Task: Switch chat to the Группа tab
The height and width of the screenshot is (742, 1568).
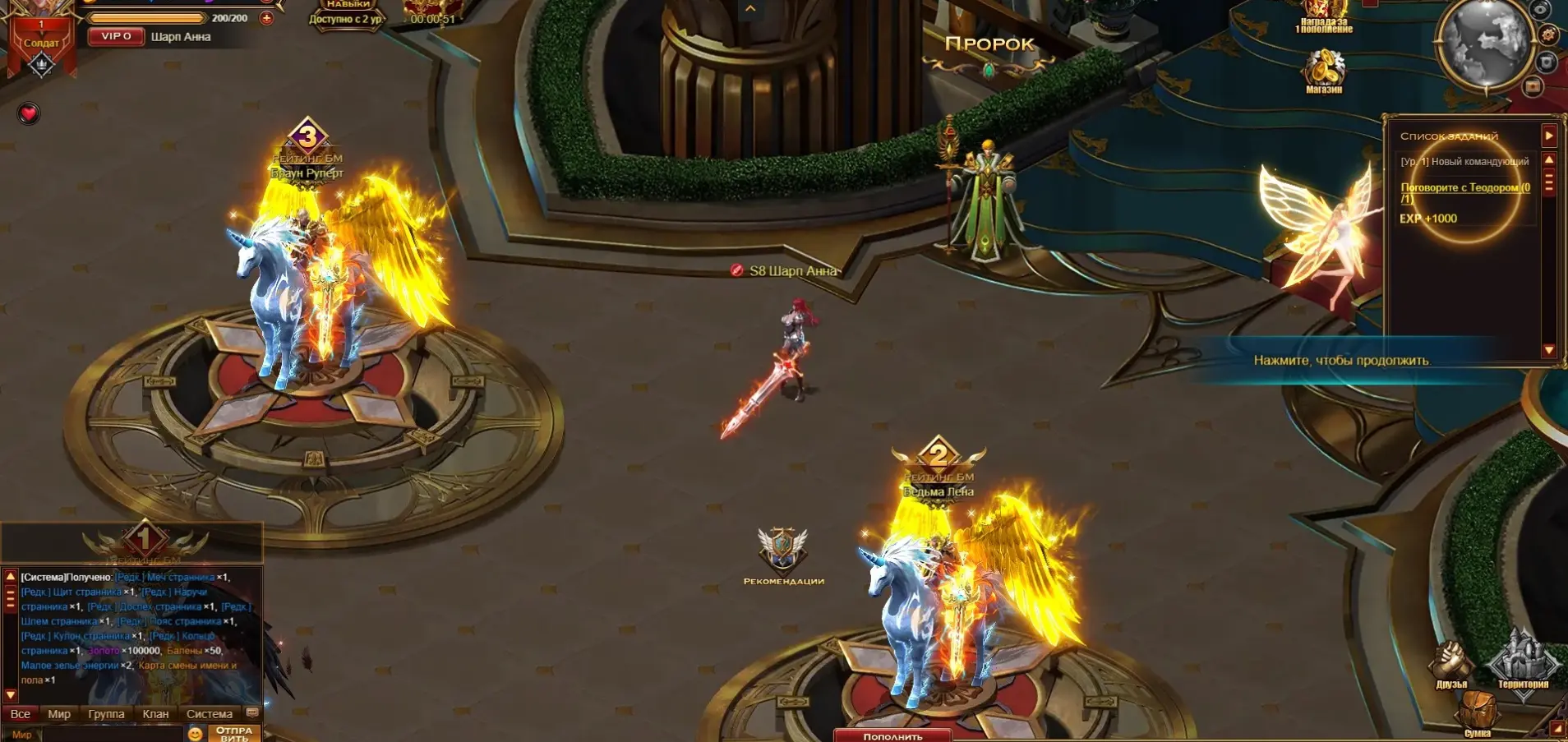Action: [106, 714]
